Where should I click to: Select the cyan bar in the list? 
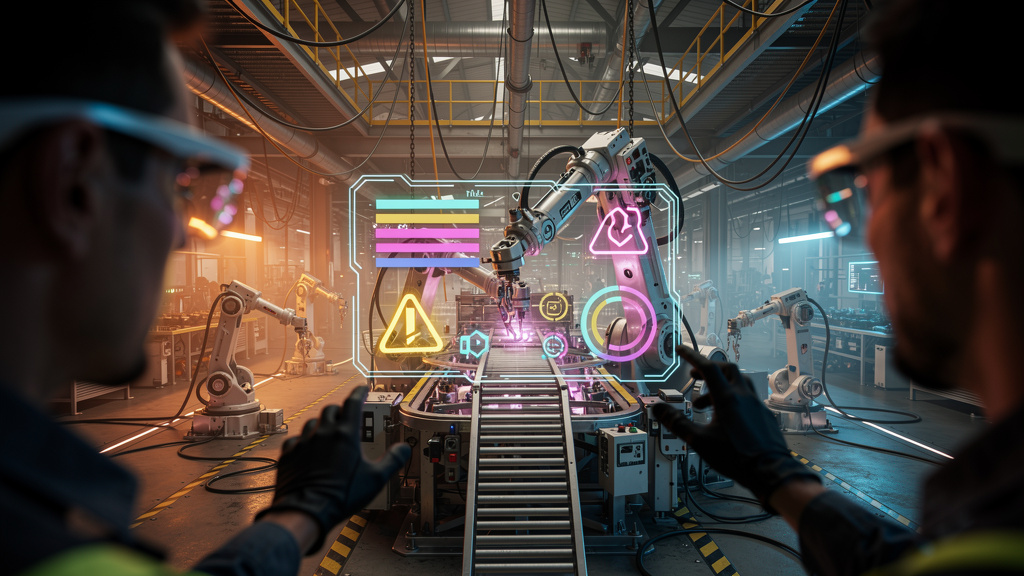pyautogui.click(x=427, y=204)
